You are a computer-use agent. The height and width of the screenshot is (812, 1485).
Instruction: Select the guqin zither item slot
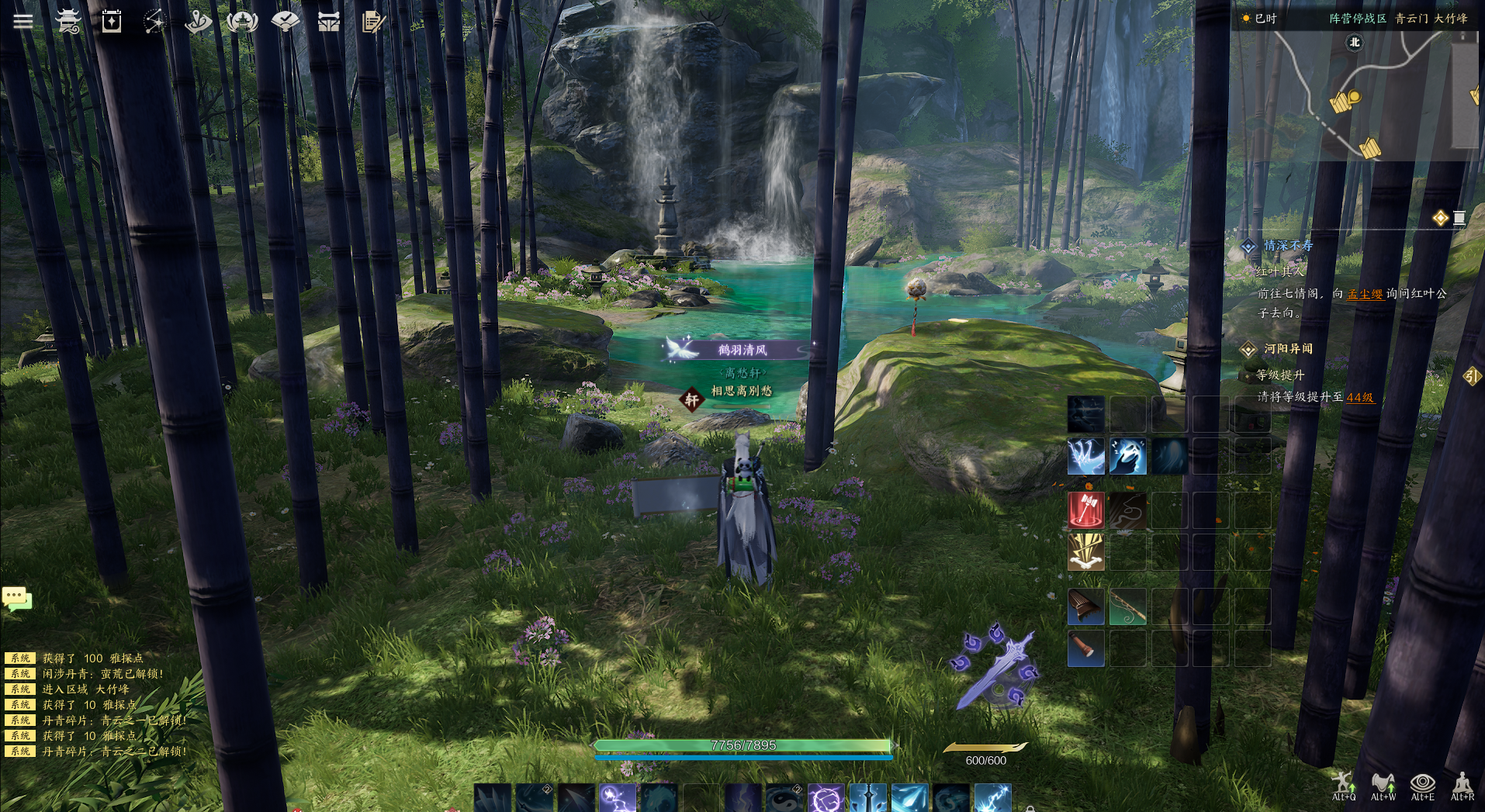click(1085, 606)
